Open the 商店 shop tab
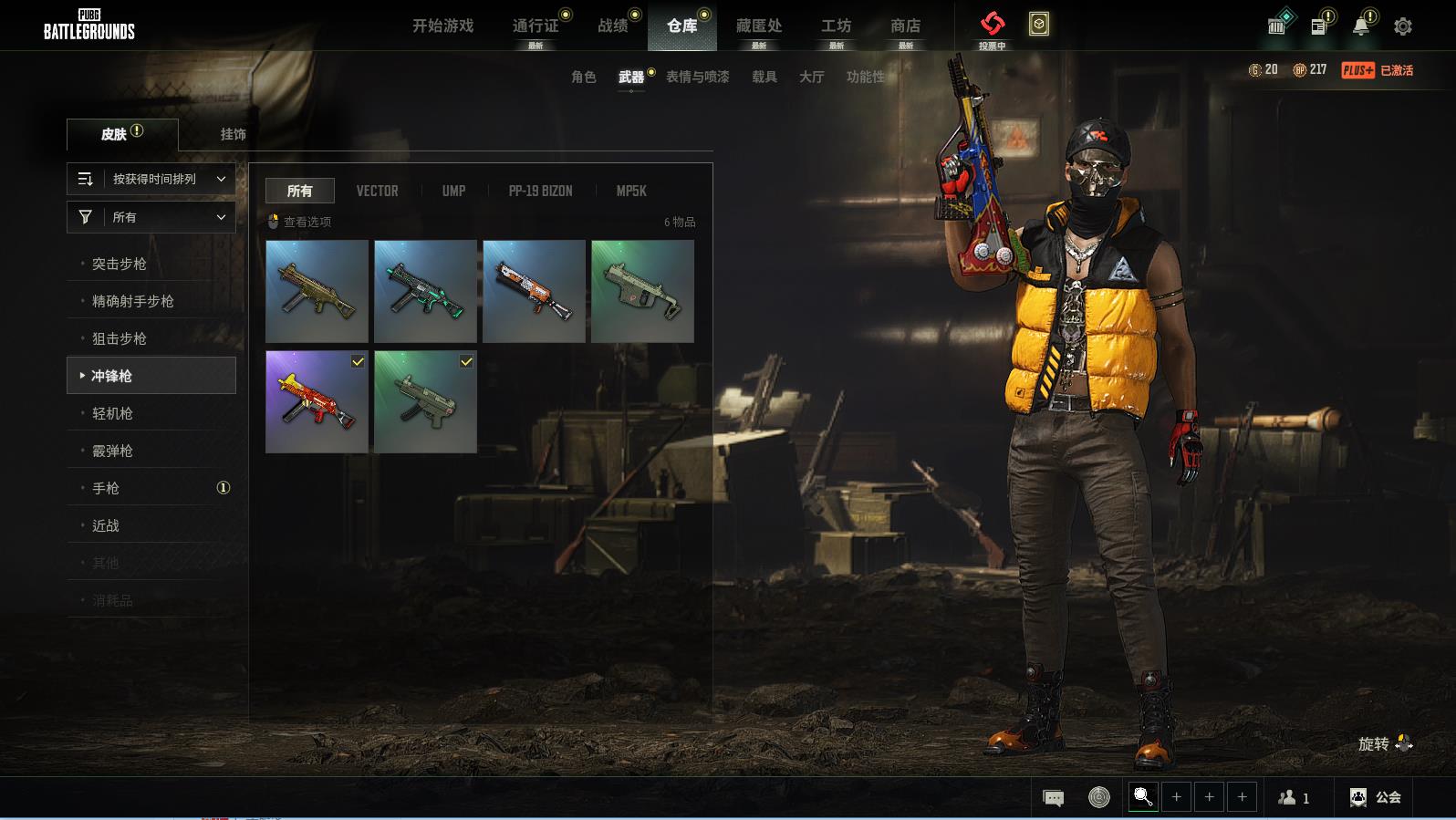This screenshot has height=820, width=1456. coord(905,26)
